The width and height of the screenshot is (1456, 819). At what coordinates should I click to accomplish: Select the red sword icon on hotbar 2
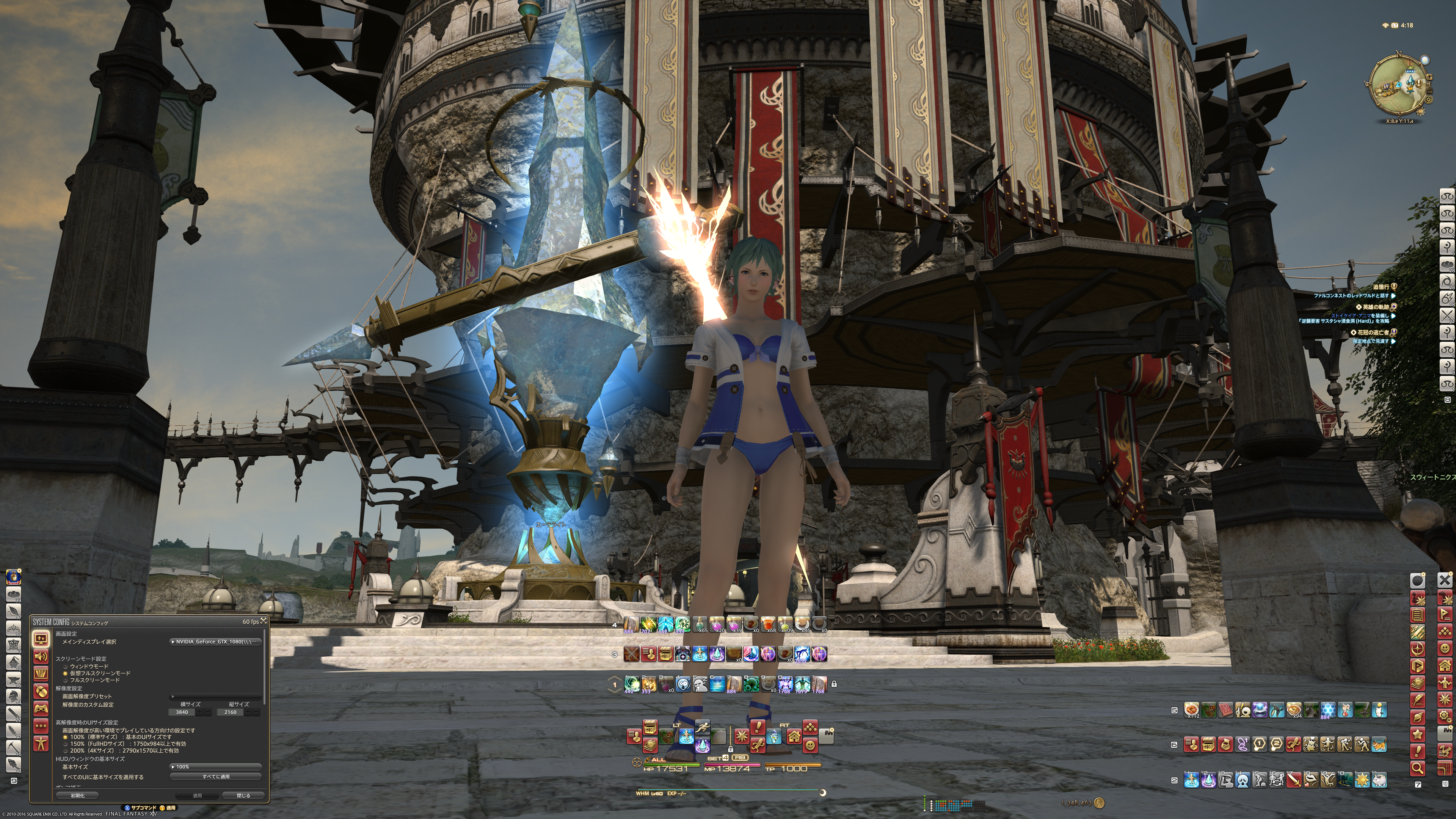1294,780
